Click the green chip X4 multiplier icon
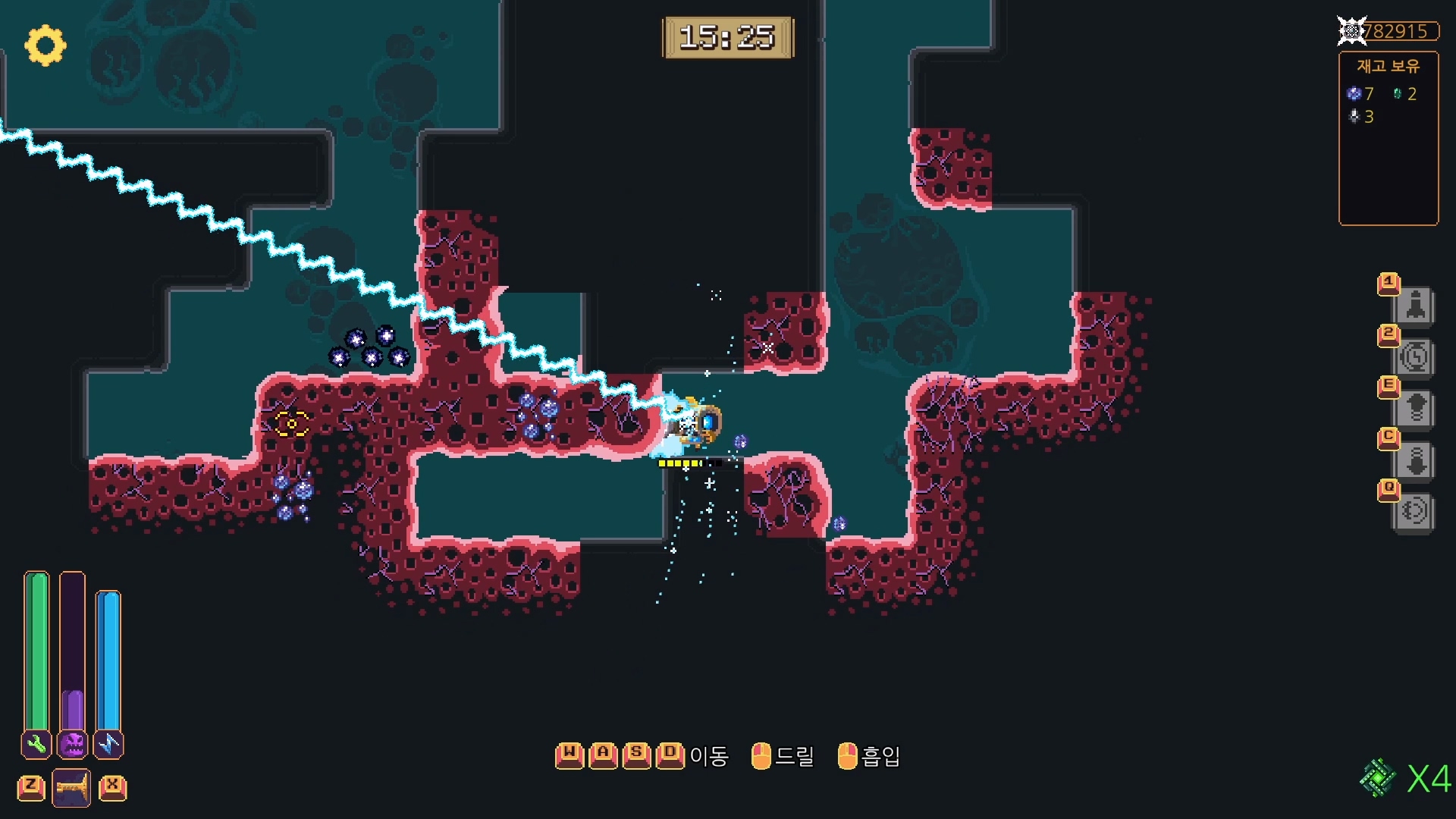The image size is (1456, 819). [1378, 778]
